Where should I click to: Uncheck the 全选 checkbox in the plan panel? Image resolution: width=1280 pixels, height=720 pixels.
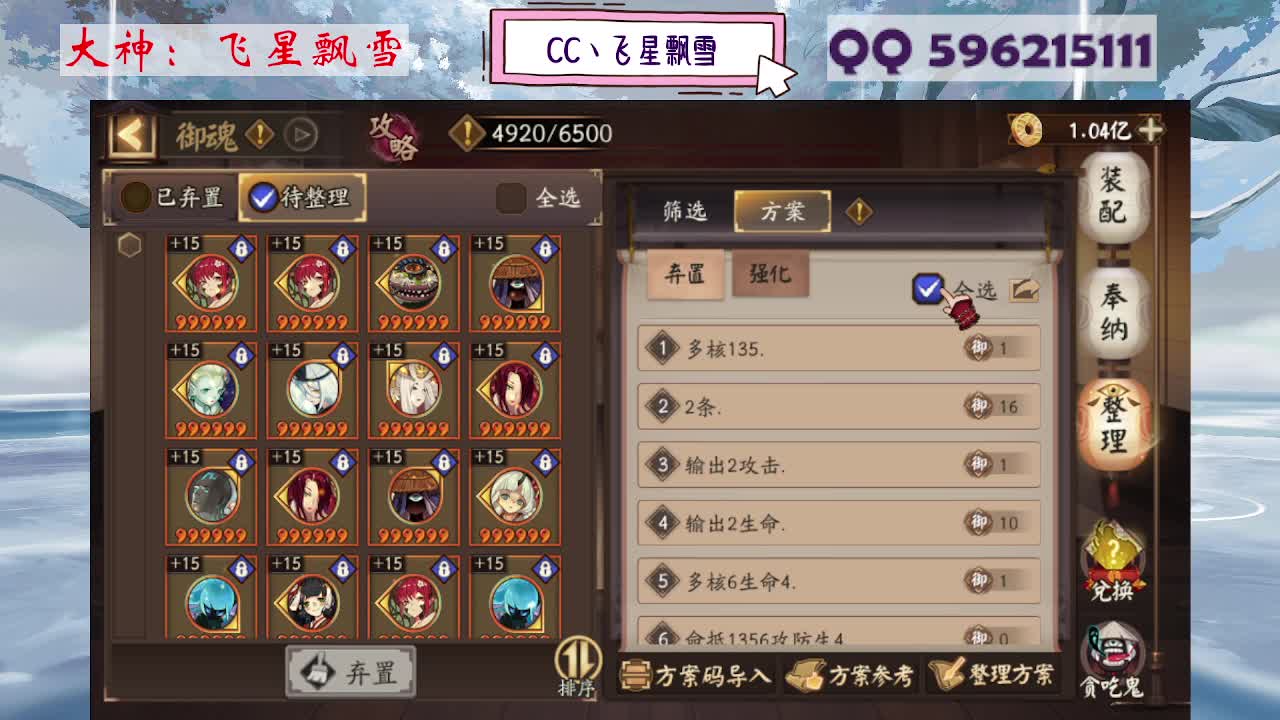928,289
